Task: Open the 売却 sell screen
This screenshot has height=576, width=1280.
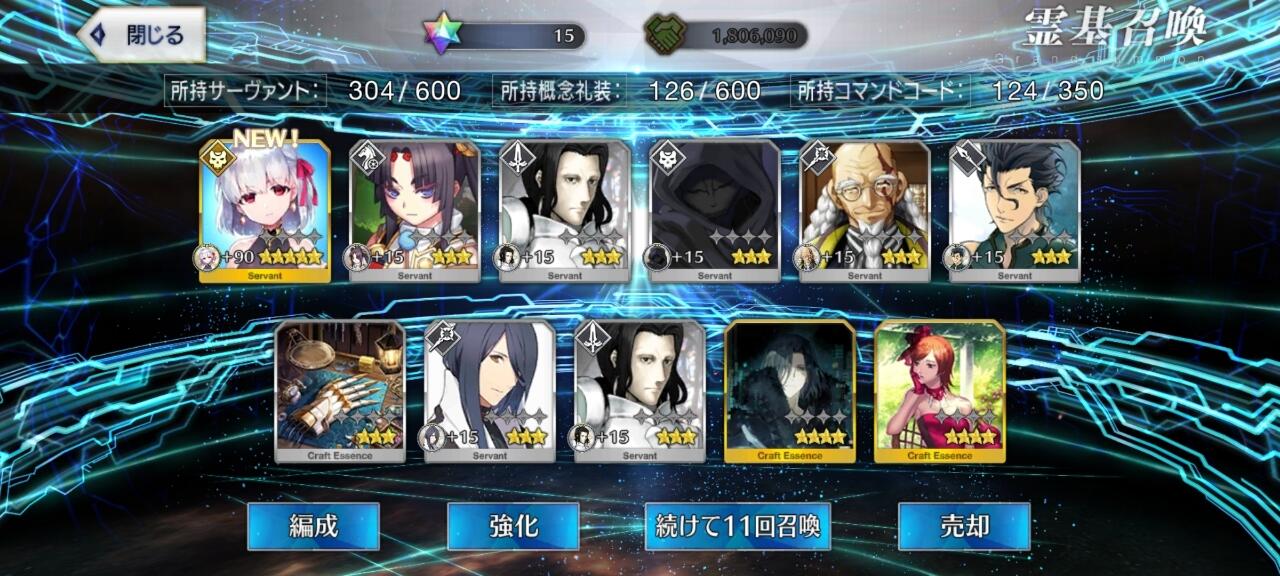Action: (964, 526)
